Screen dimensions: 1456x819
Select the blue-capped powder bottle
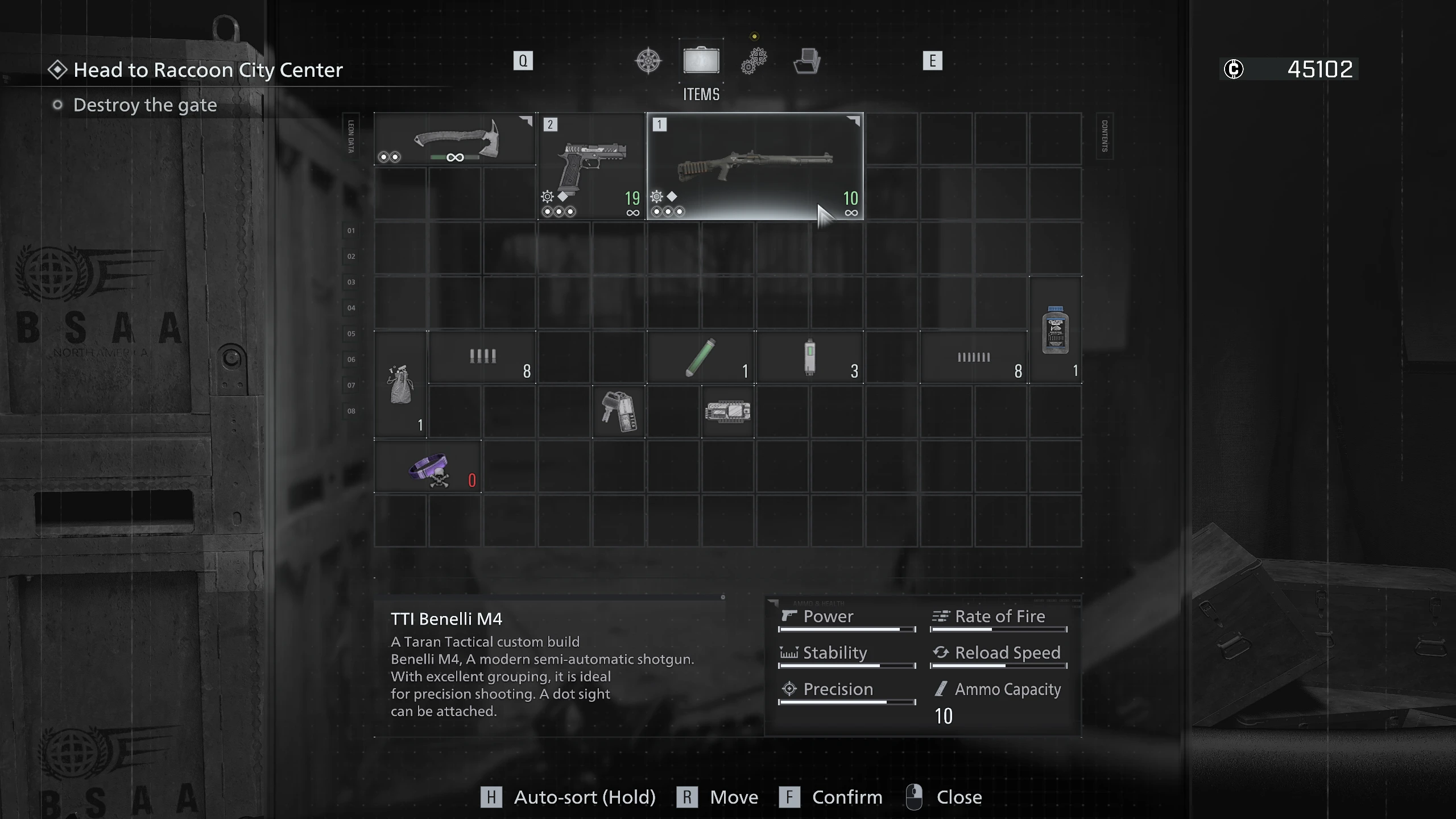pos(1056,330)
